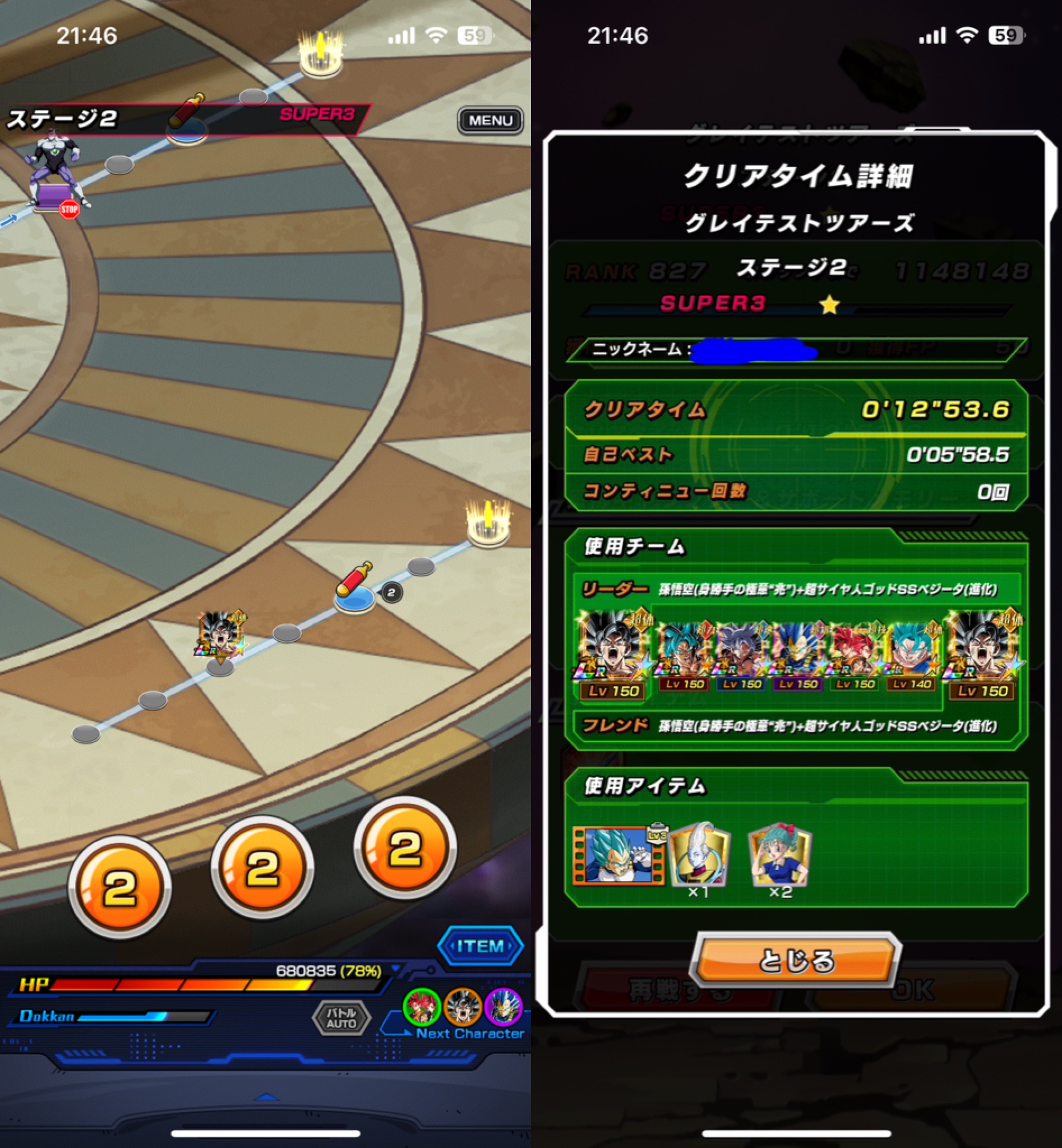The image size is (1062, 1148).
Task: Tap the purple-ringed Next Character icon
Action: pos(504,1007)
